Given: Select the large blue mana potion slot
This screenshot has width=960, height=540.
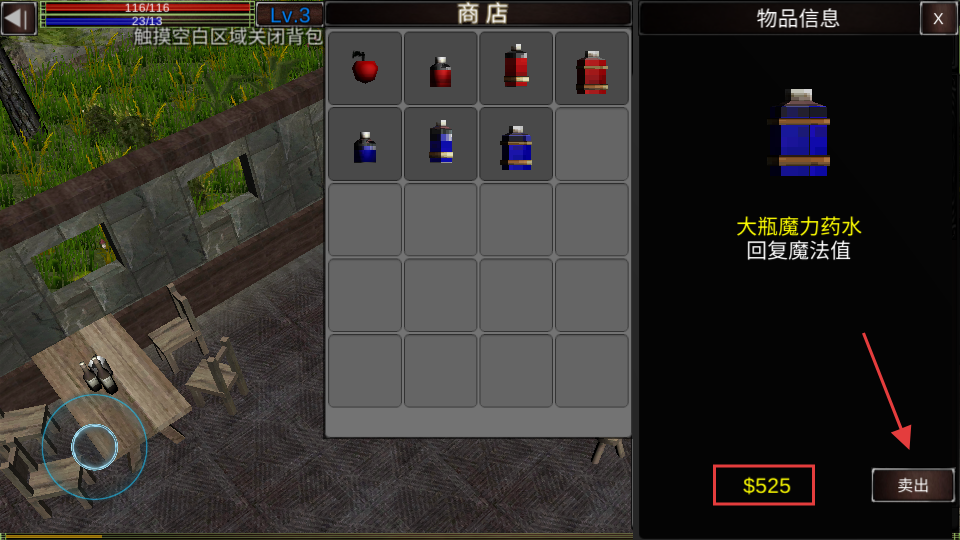Looking at the screenshot, I should 516,144.
